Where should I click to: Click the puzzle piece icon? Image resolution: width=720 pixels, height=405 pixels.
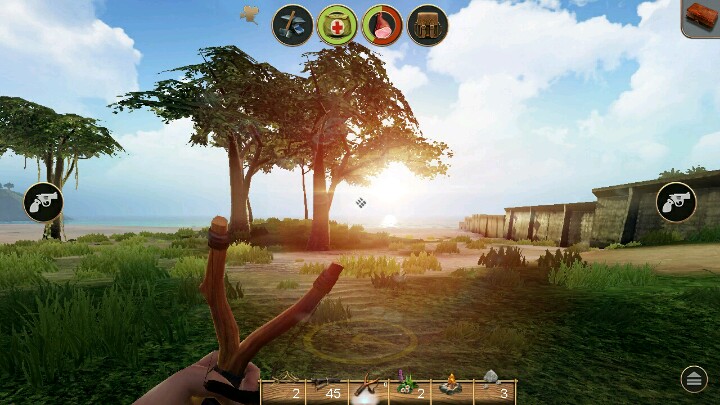[x=250, y=14]
